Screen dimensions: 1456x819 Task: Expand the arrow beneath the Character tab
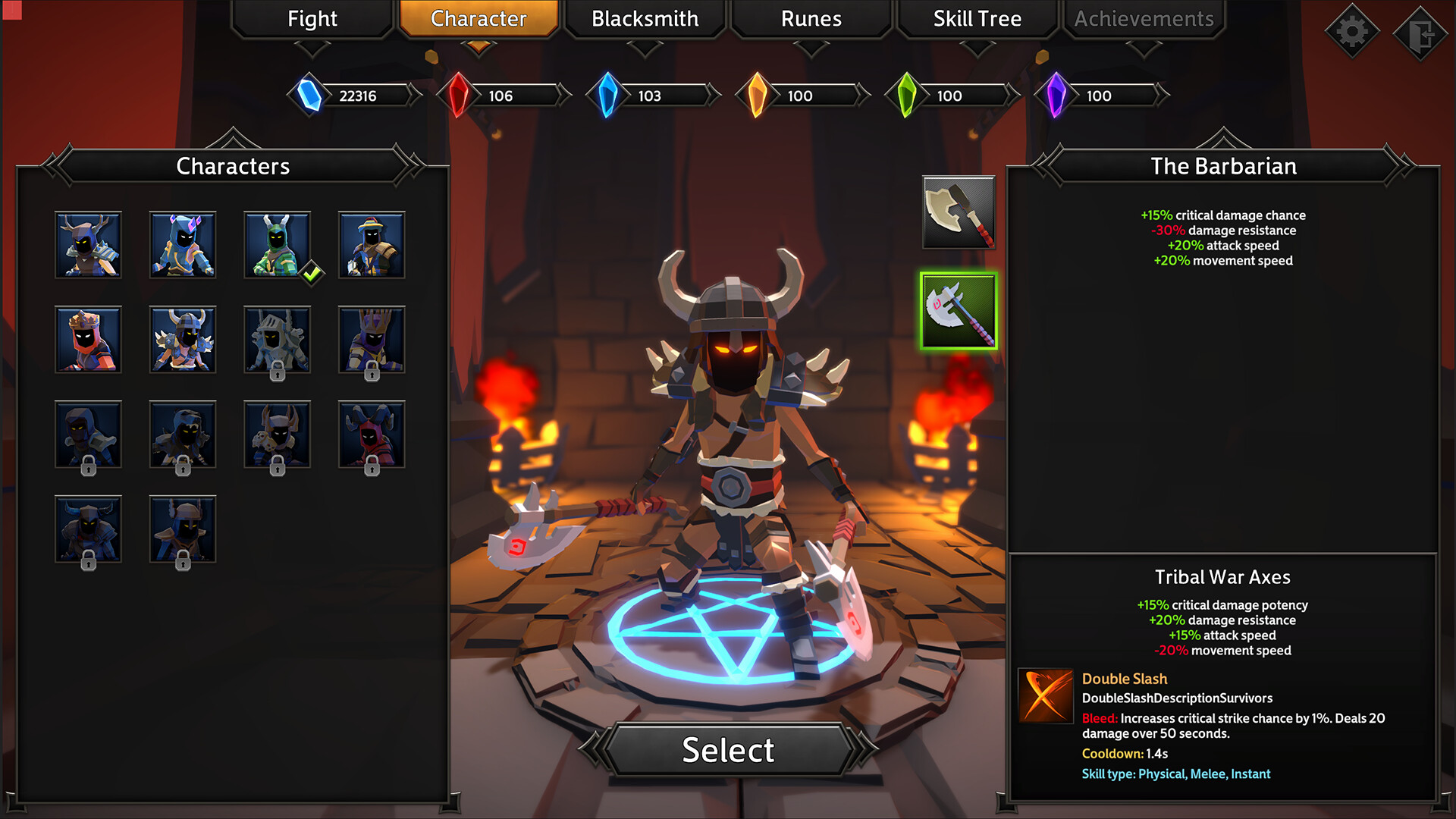(479, 47)
